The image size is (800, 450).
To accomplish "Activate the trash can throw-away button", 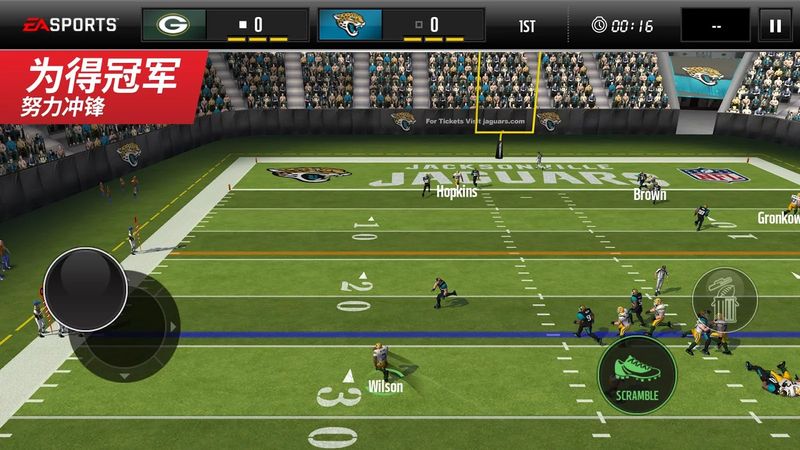I will coord(723,300).
